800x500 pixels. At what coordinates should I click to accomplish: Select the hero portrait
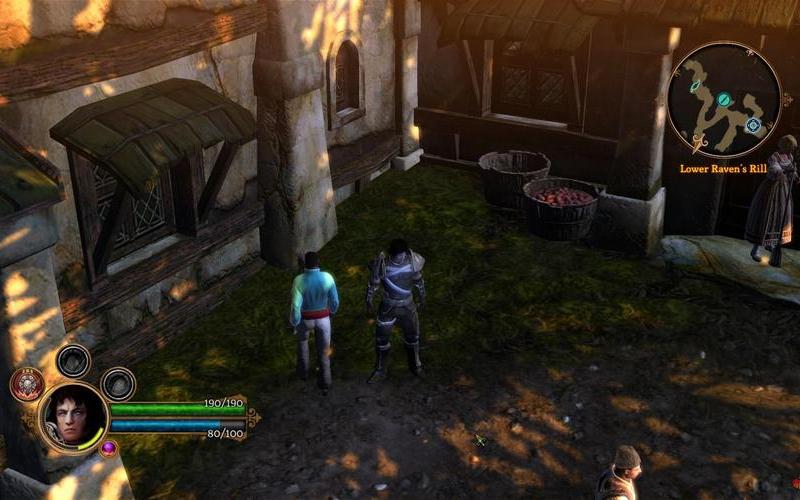point(72,414)
